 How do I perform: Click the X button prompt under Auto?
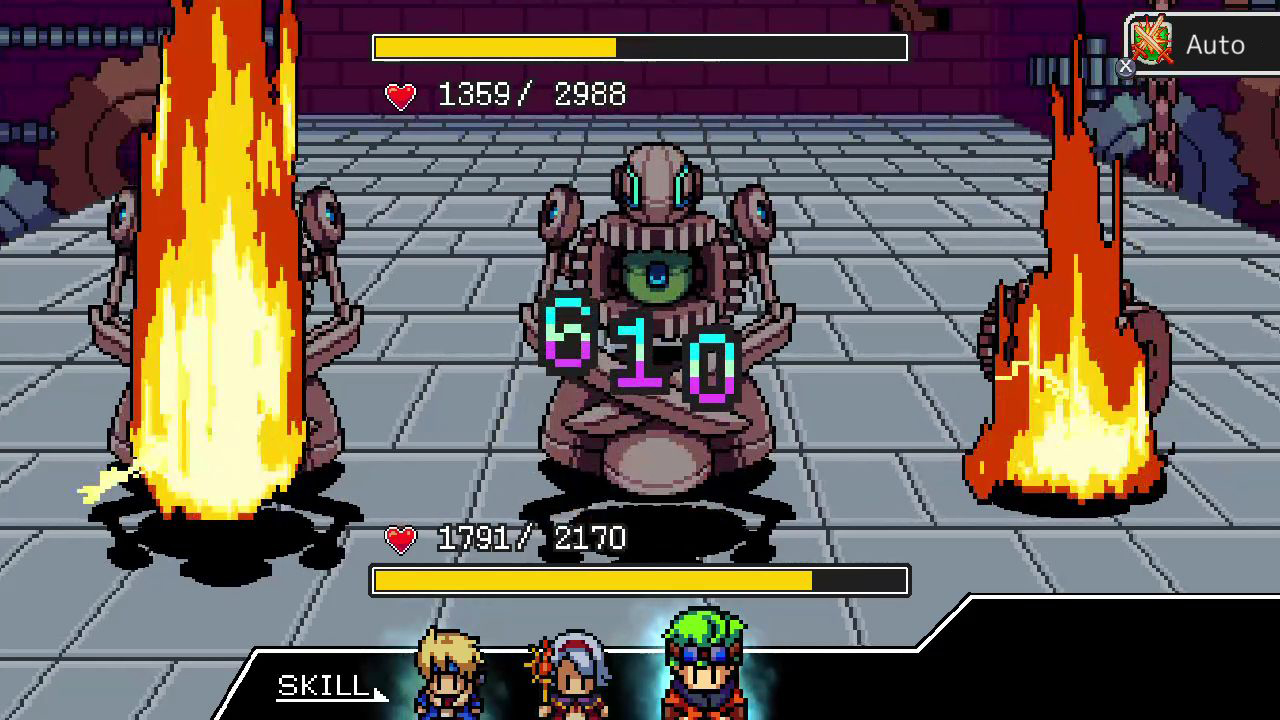pos(1125,67)
